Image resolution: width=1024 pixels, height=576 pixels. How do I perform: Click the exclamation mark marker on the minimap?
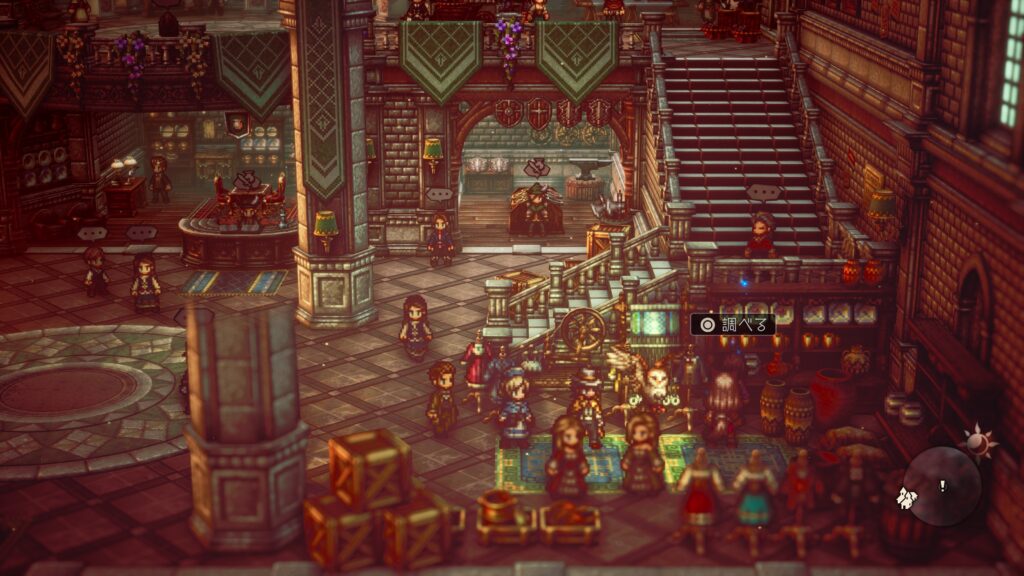click(x=941, y=485)
